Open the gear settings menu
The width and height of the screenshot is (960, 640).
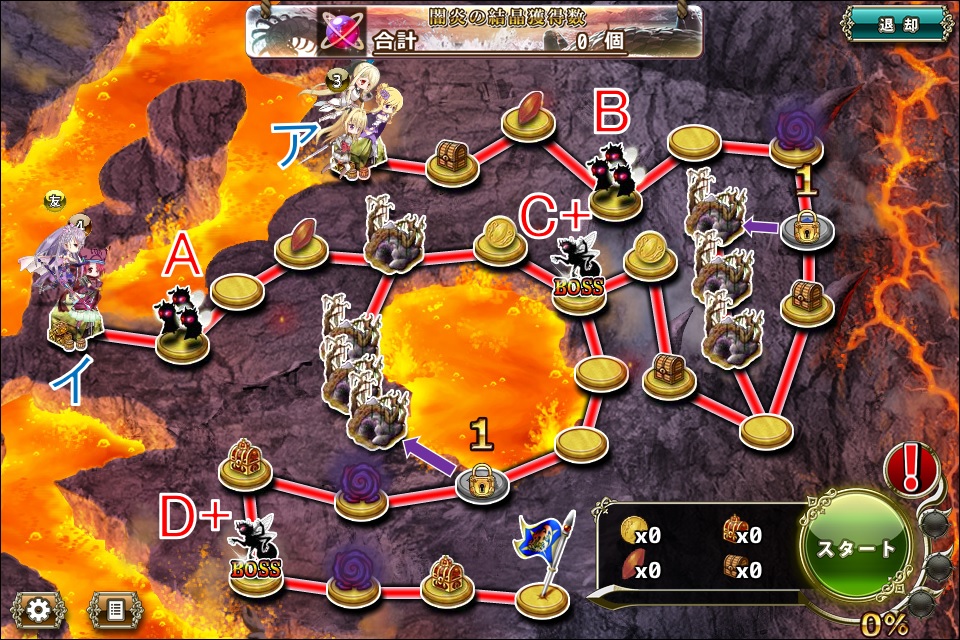pyautogui.click(x=37, y=608)
